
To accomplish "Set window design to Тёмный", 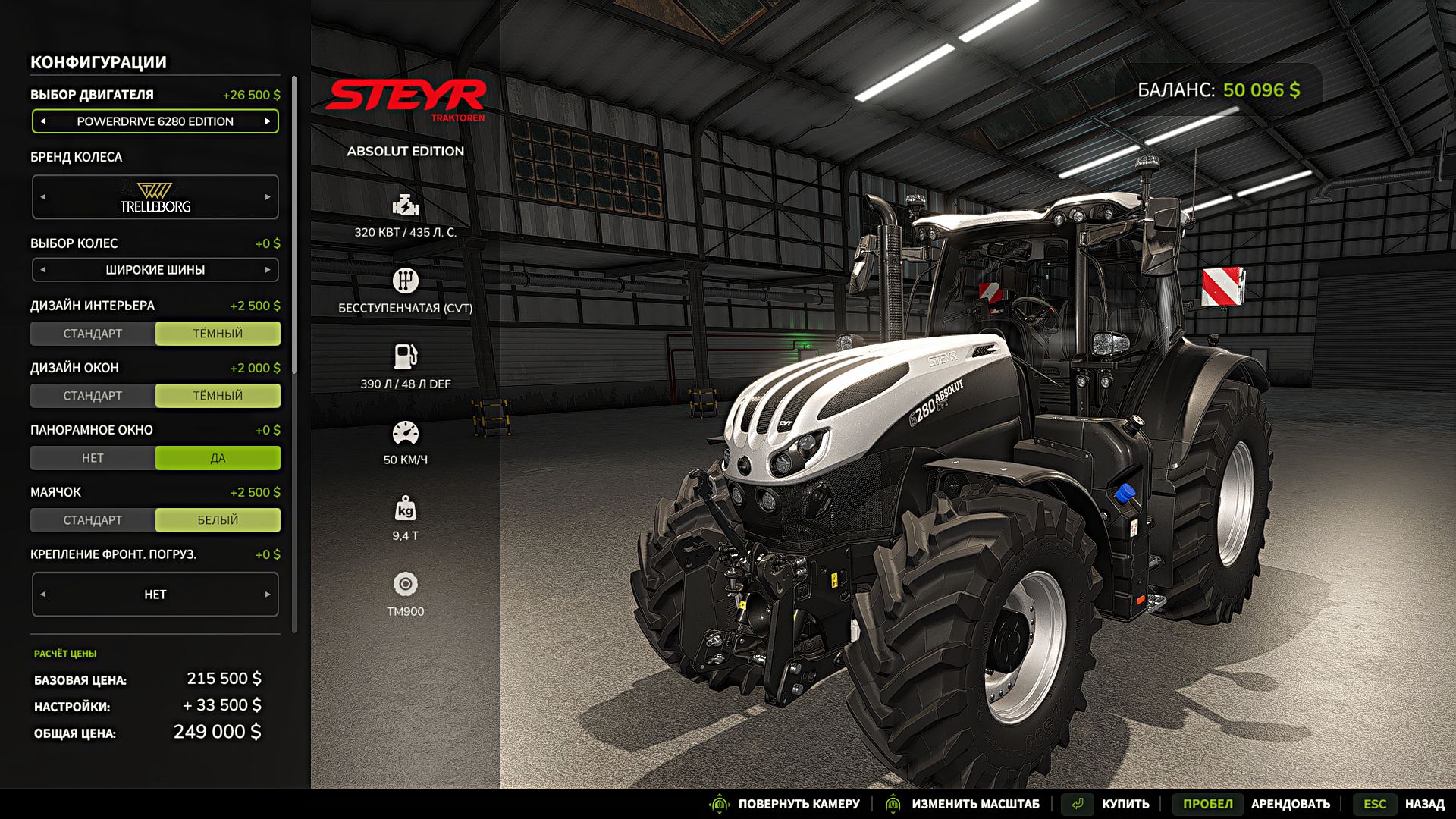I will pos(218,396).
